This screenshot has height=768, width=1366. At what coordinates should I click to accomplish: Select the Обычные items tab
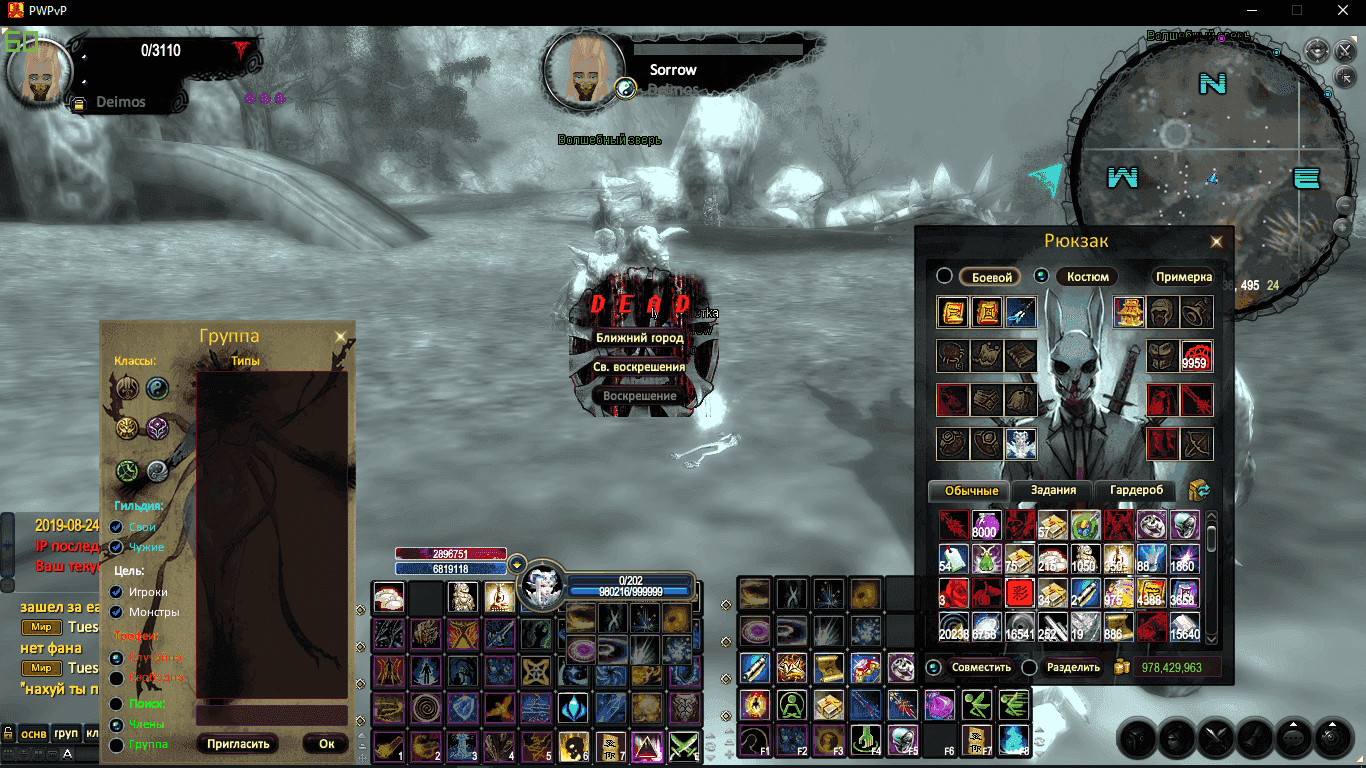(971, 491)
